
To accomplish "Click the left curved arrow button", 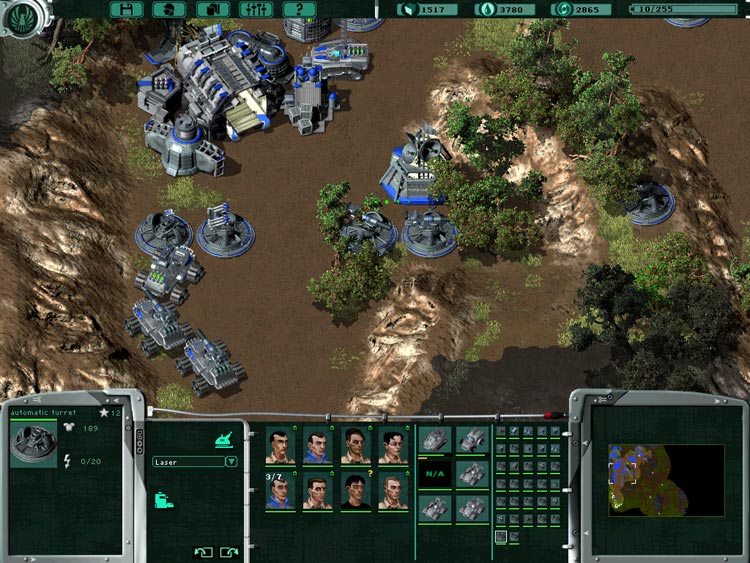I will tap(203, 551).
